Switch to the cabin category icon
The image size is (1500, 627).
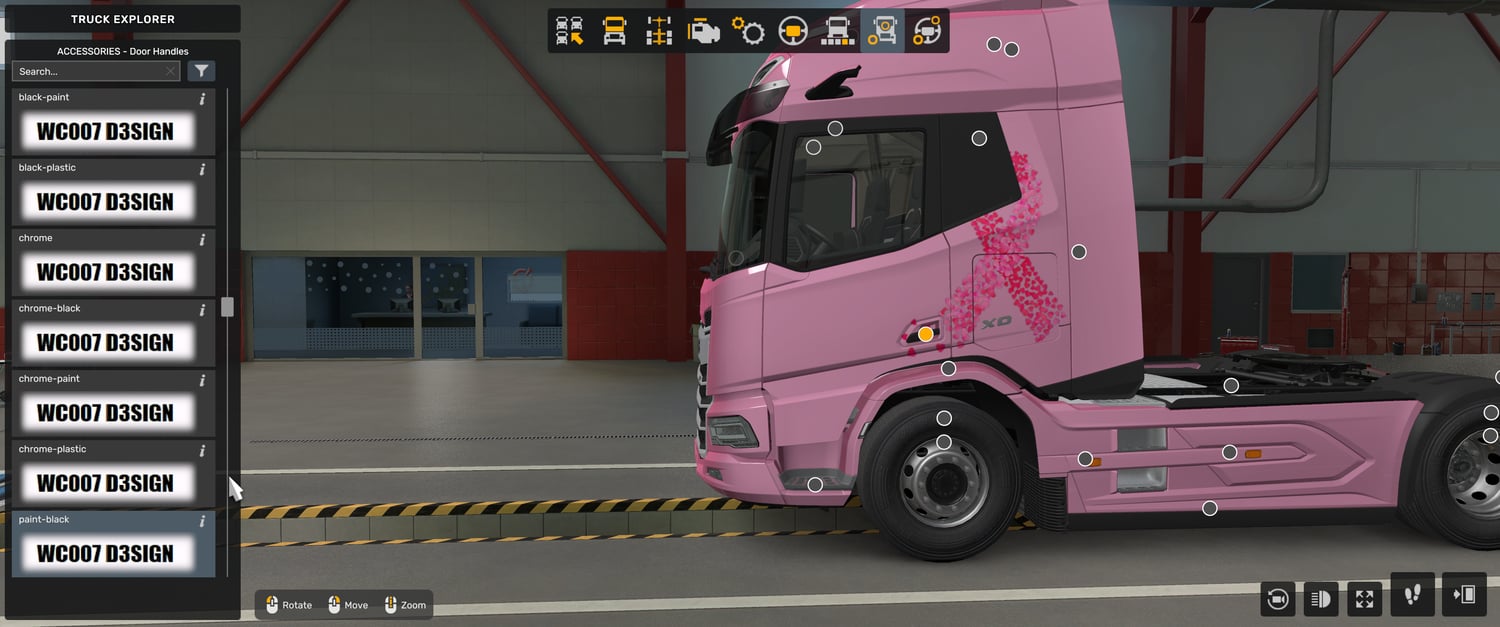(614, 31)
